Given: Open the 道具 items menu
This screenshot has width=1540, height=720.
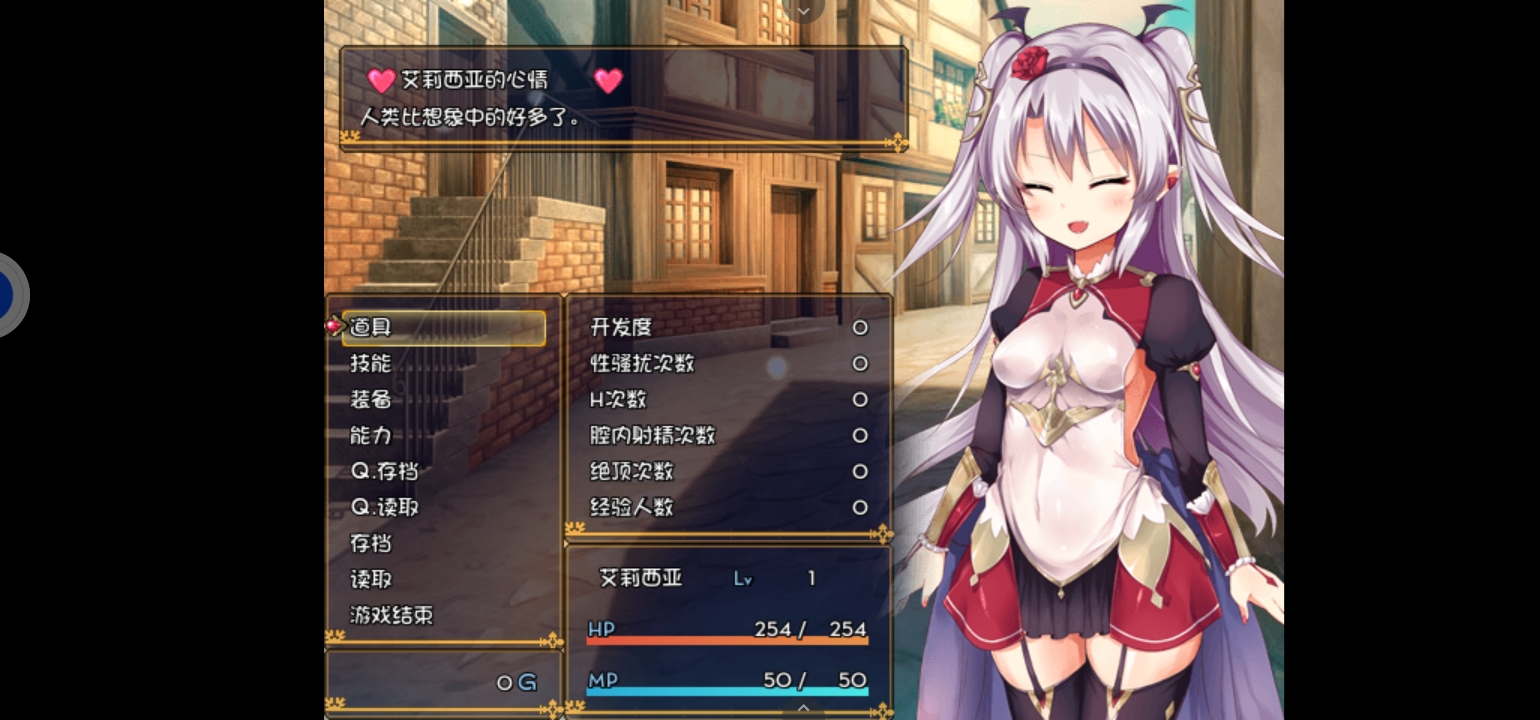Looking at the screenshot, I should [x=443, y=328].
